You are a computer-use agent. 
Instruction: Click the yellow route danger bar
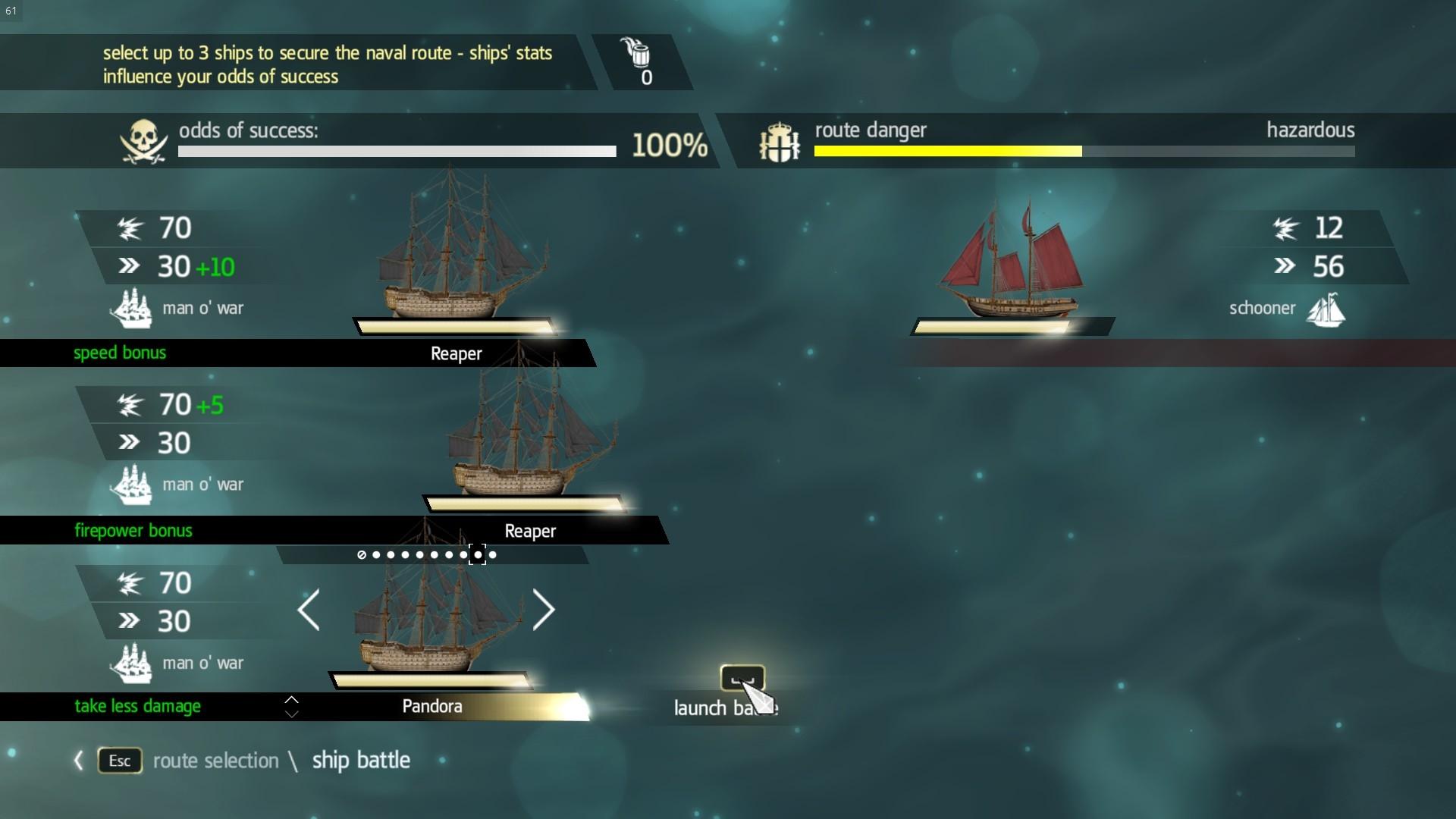point(946,151)
